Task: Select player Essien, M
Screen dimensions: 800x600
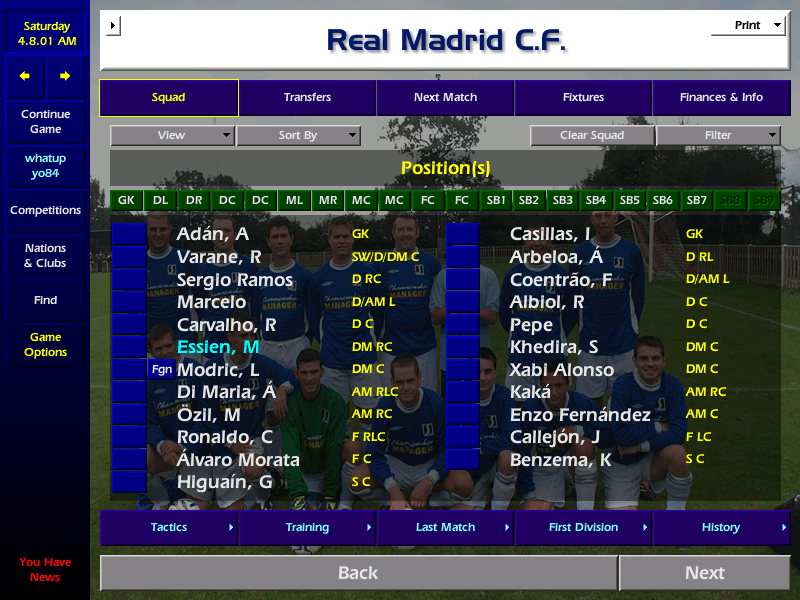Action: click(x=218, y=347)
